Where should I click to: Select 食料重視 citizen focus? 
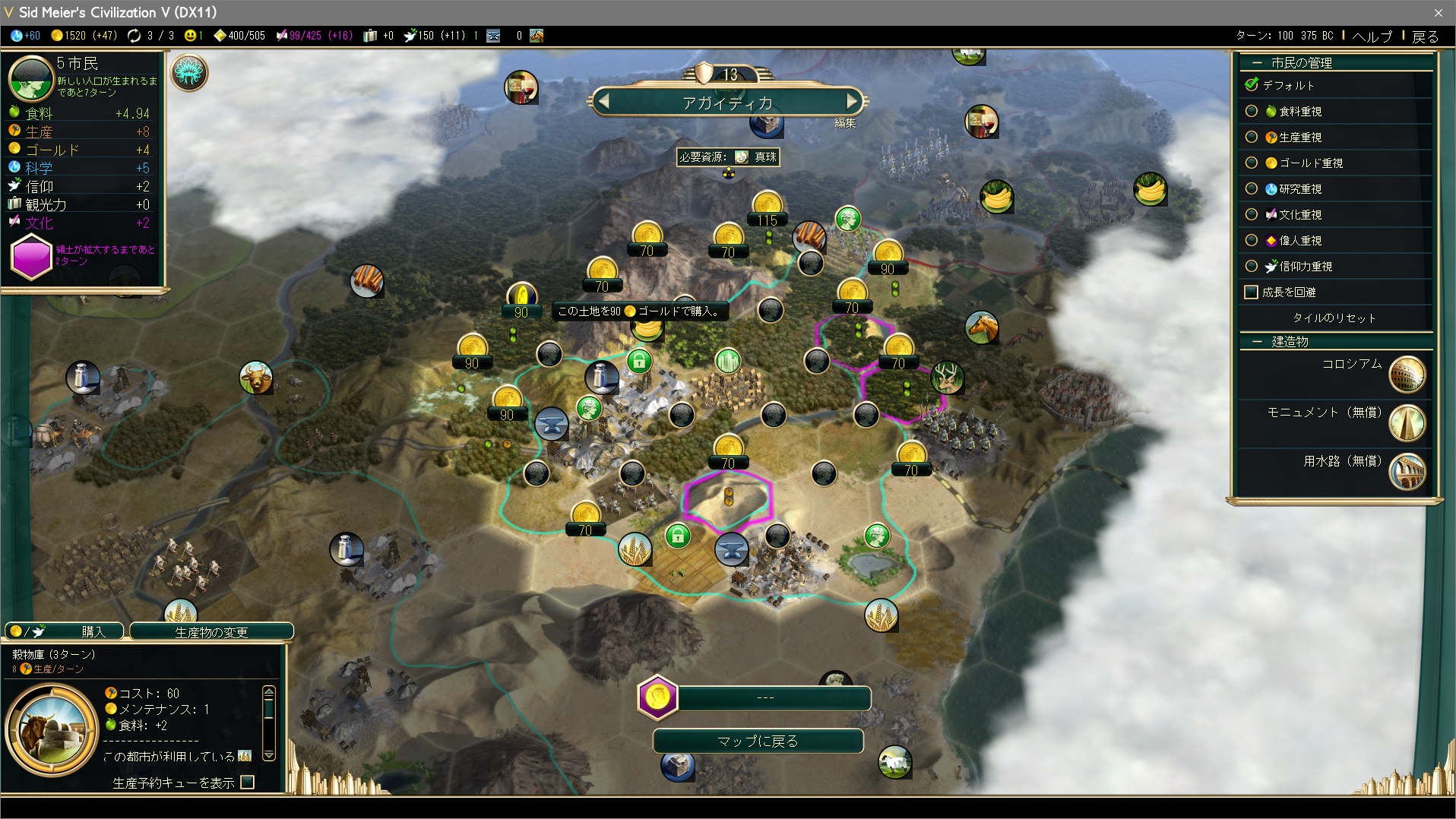(1252, 112)
